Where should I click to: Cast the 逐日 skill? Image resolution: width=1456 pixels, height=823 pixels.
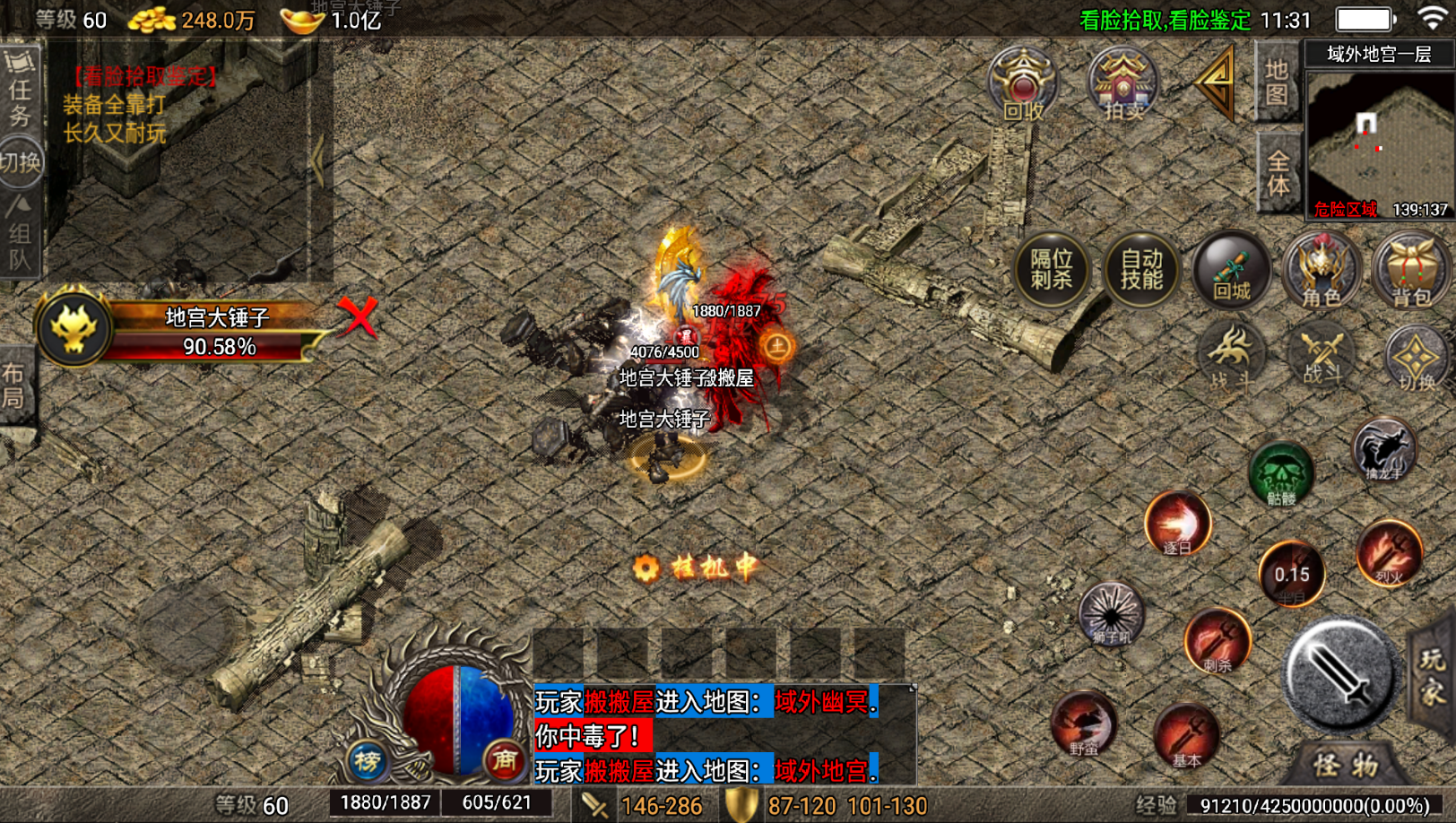[1178, 523]
